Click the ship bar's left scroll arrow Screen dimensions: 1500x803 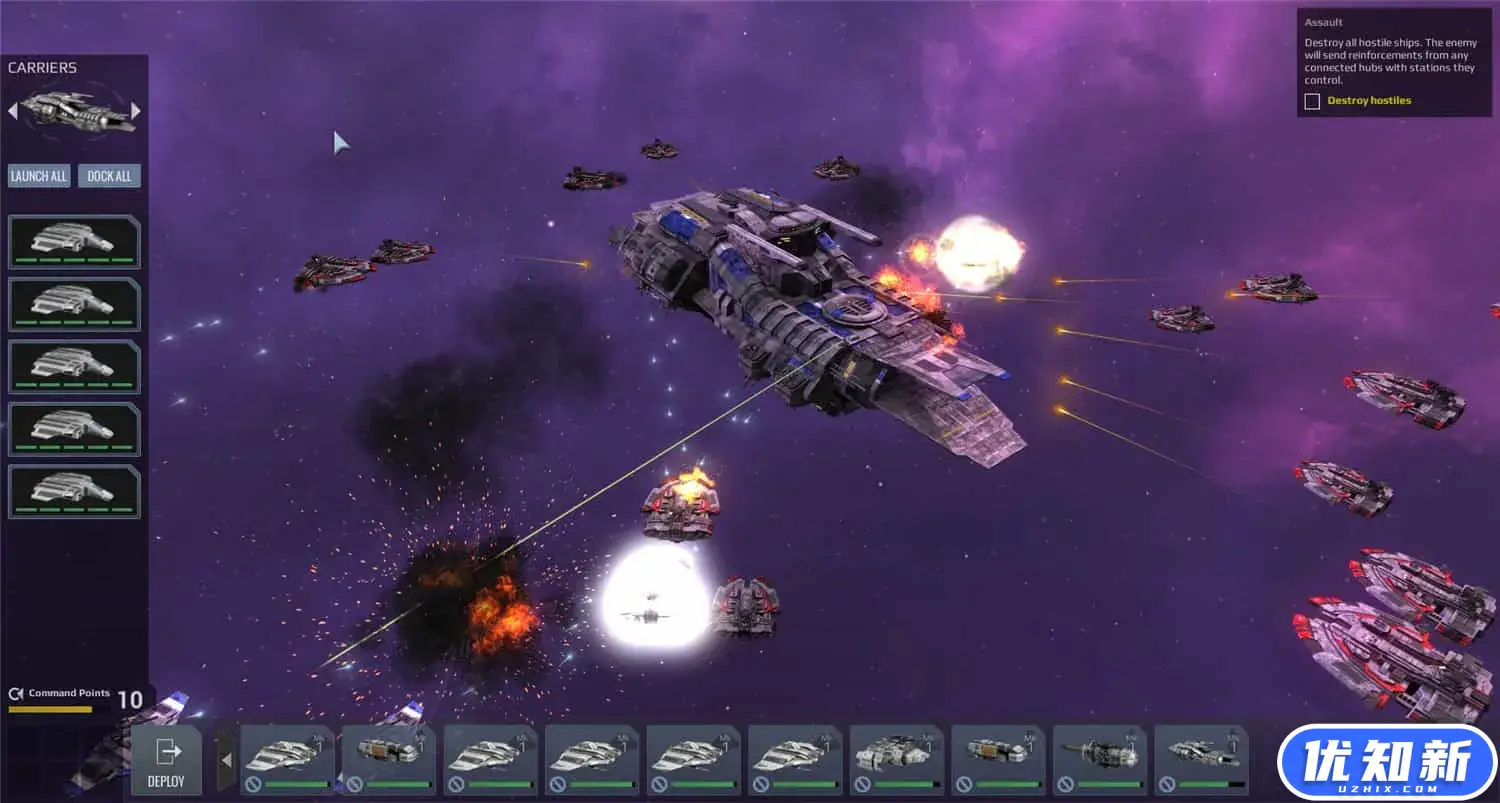226,761
